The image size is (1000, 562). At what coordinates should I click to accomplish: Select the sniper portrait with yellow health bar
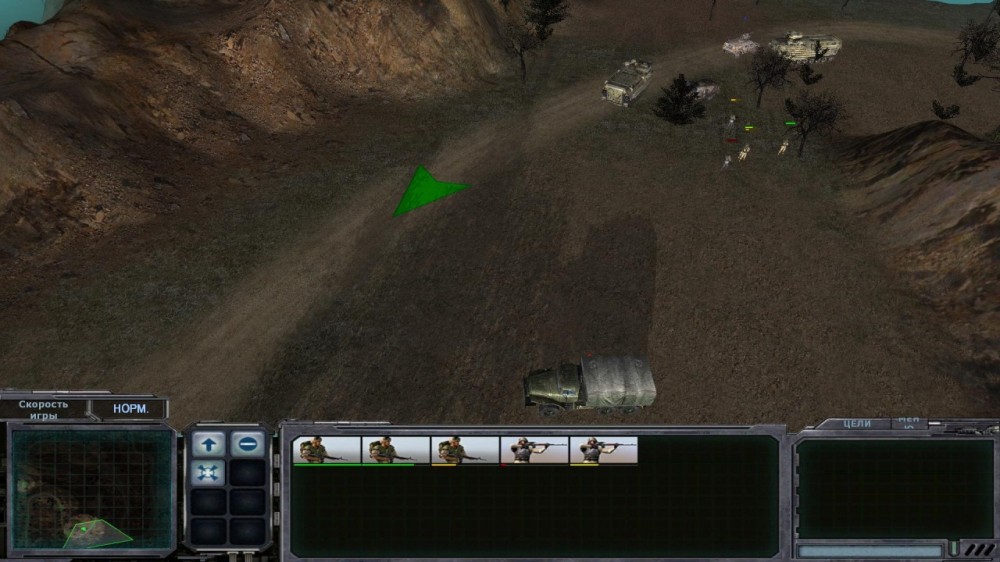pos(603,451)
